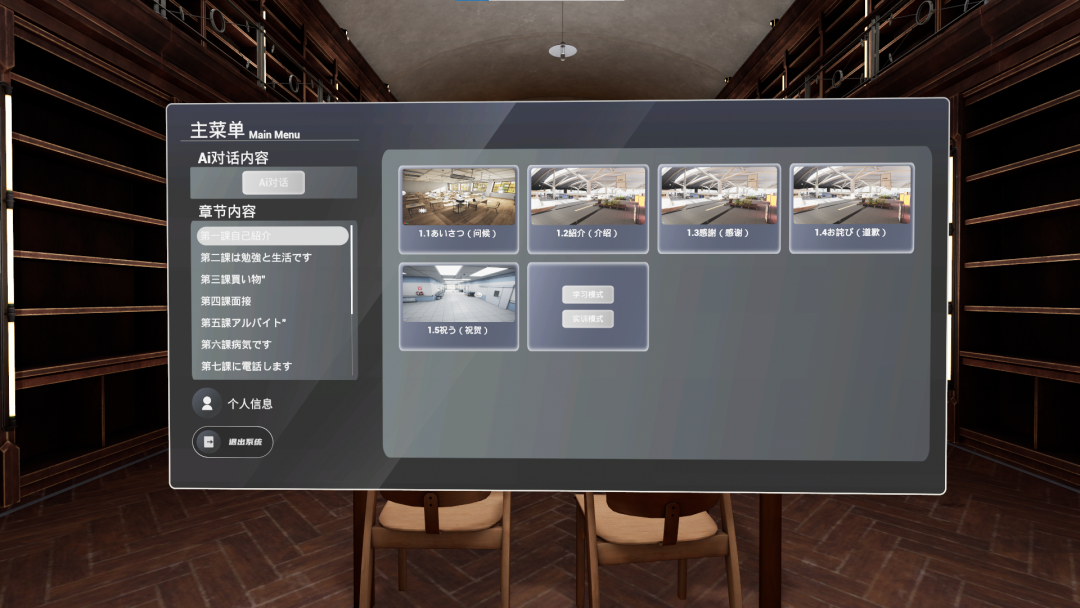The height and width of the screenshot is (608, 1080).
Task: Choose chapter 第二課は勉強と生活です
Action: click(256, 258)
